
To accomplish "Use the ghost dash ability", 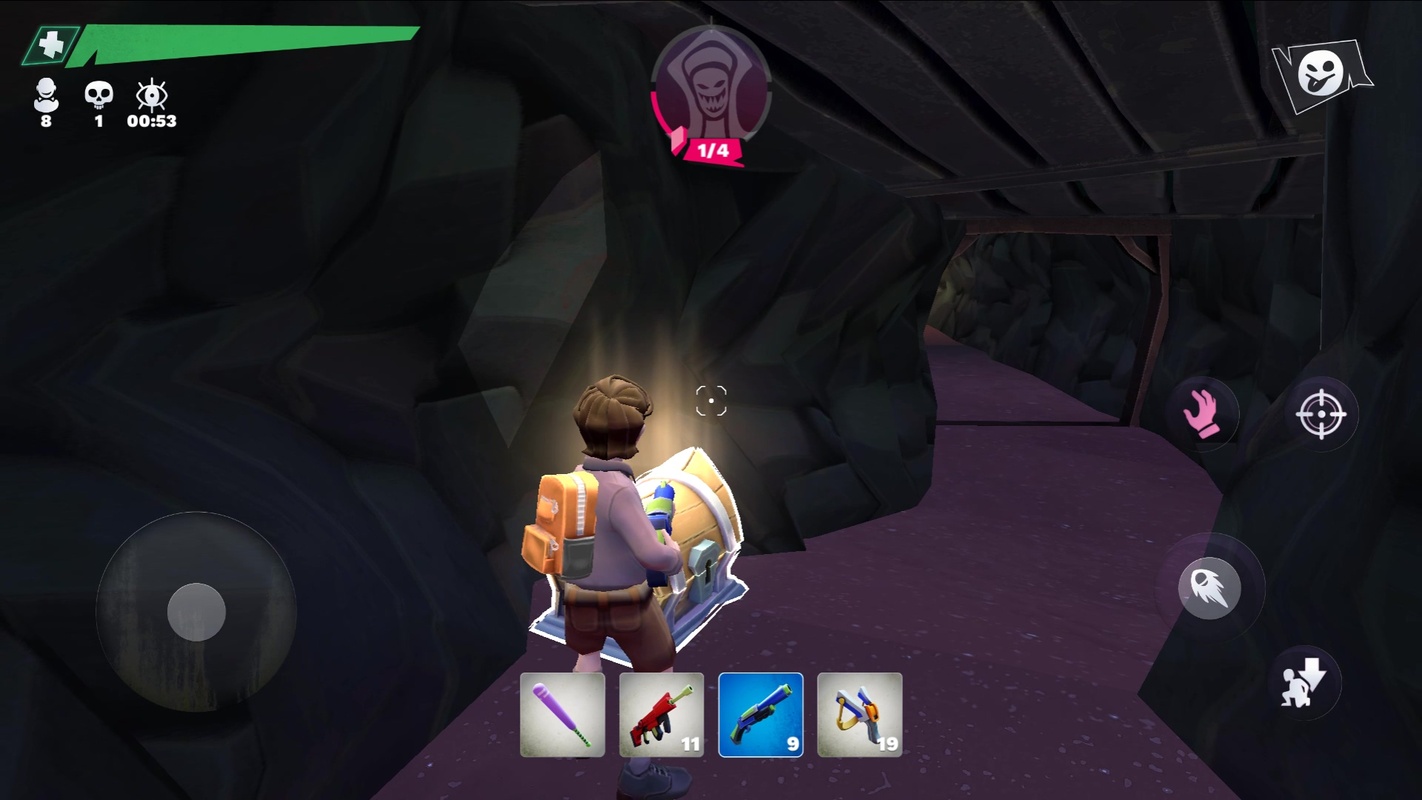I will tap(1209, 588).
